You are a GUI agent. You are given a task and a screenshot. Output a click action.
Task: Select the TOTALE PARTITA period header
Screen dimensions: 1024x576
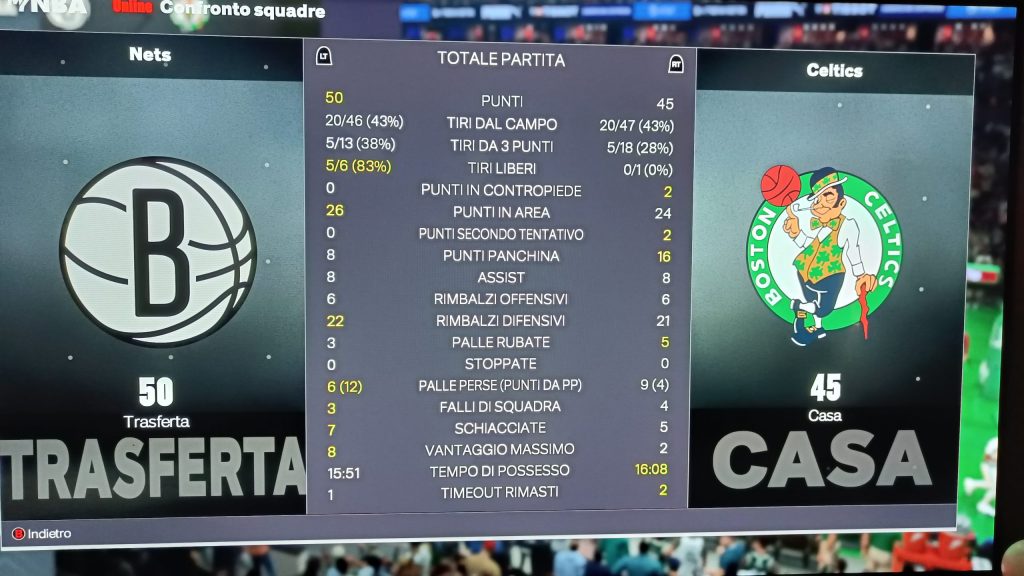[501, 59]
